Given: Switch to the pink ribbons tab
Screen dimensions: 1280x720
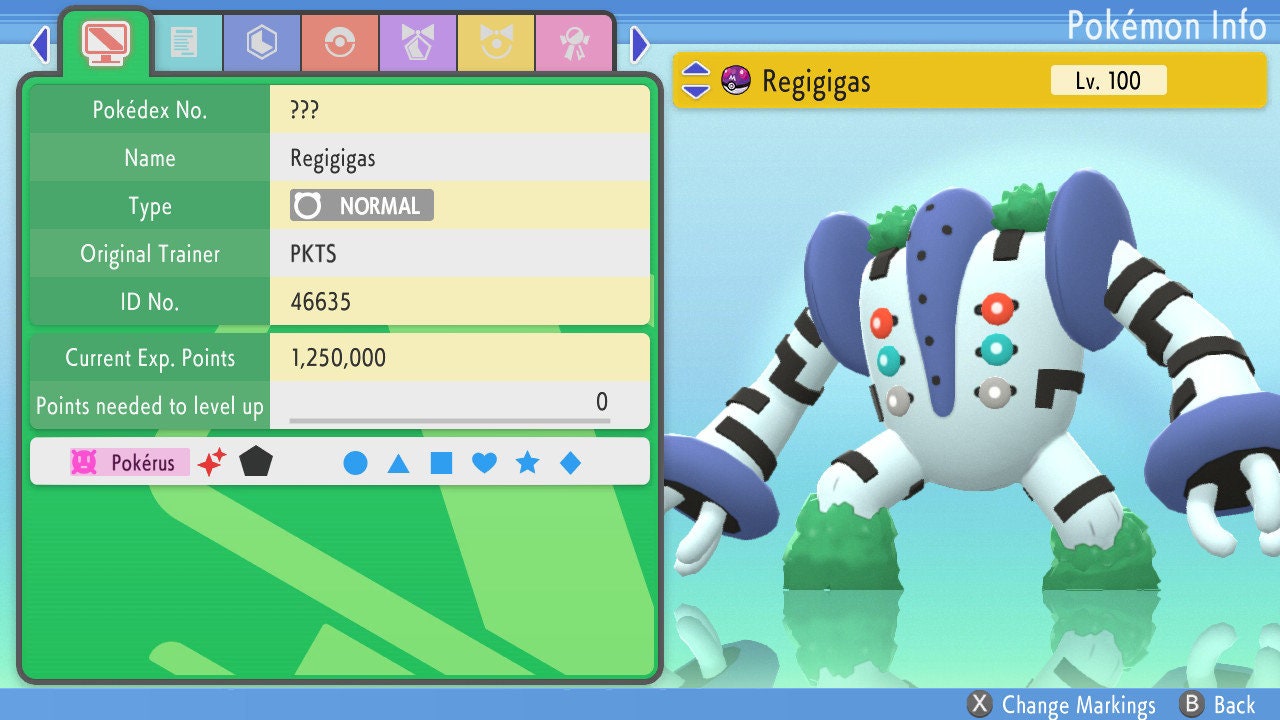Looking at the screenshot, I should [x=574, y=43].
